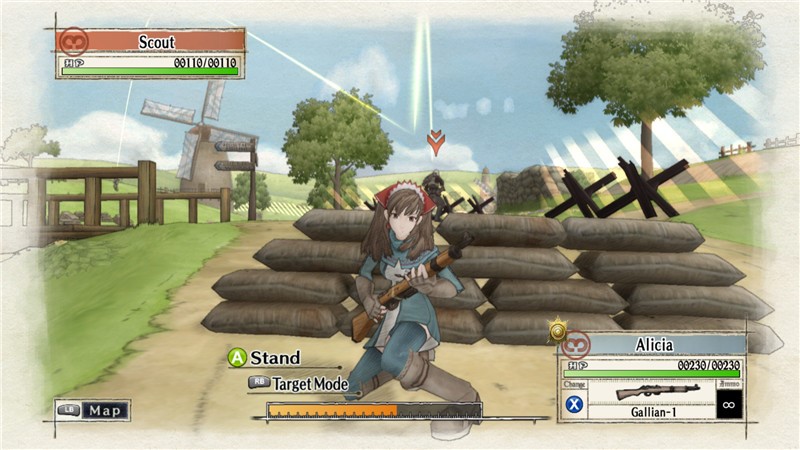
Task: Click Alicia's name panel
Action: 653,345
